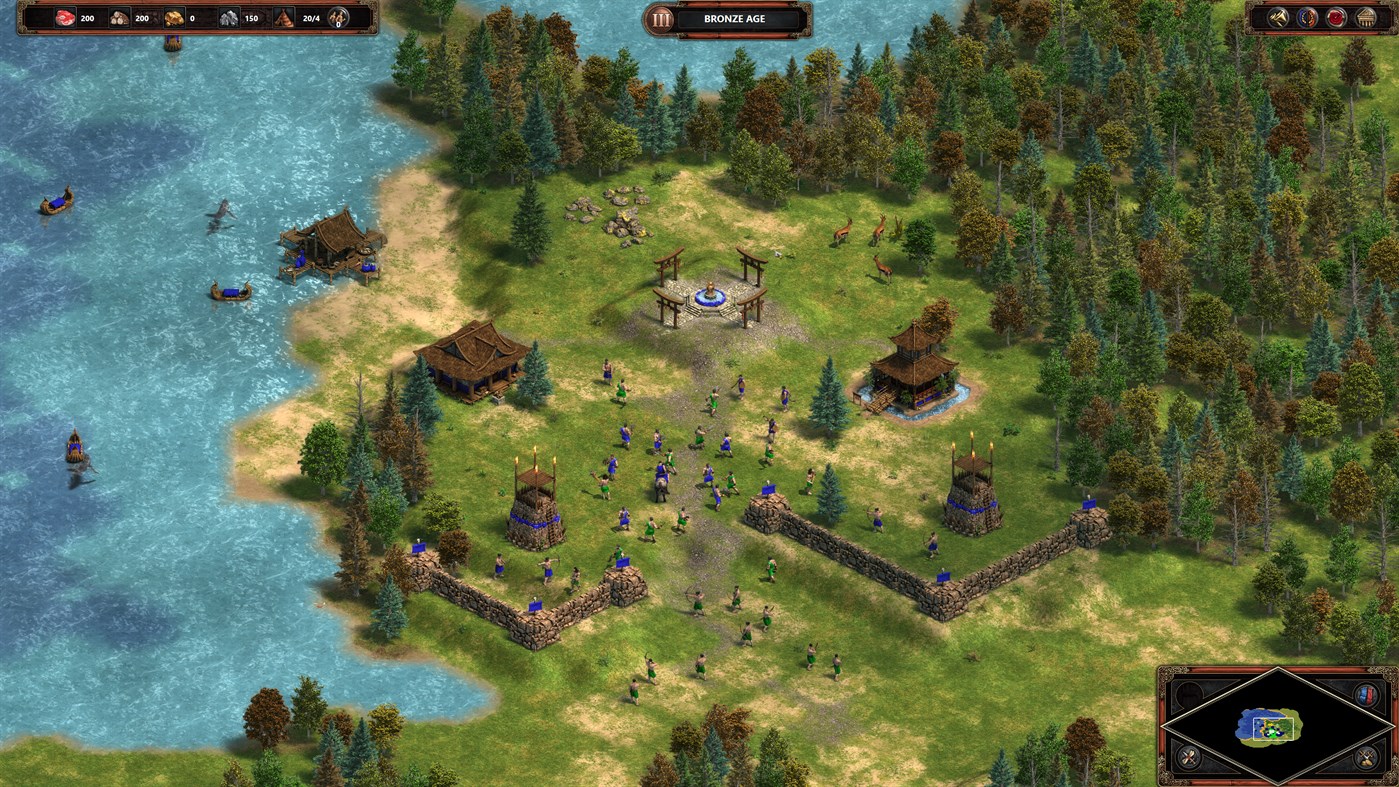Click the stone resource icon
The width and height of the screenshot is (1399, 787).
pyautogui.click(x=229, y=18)
